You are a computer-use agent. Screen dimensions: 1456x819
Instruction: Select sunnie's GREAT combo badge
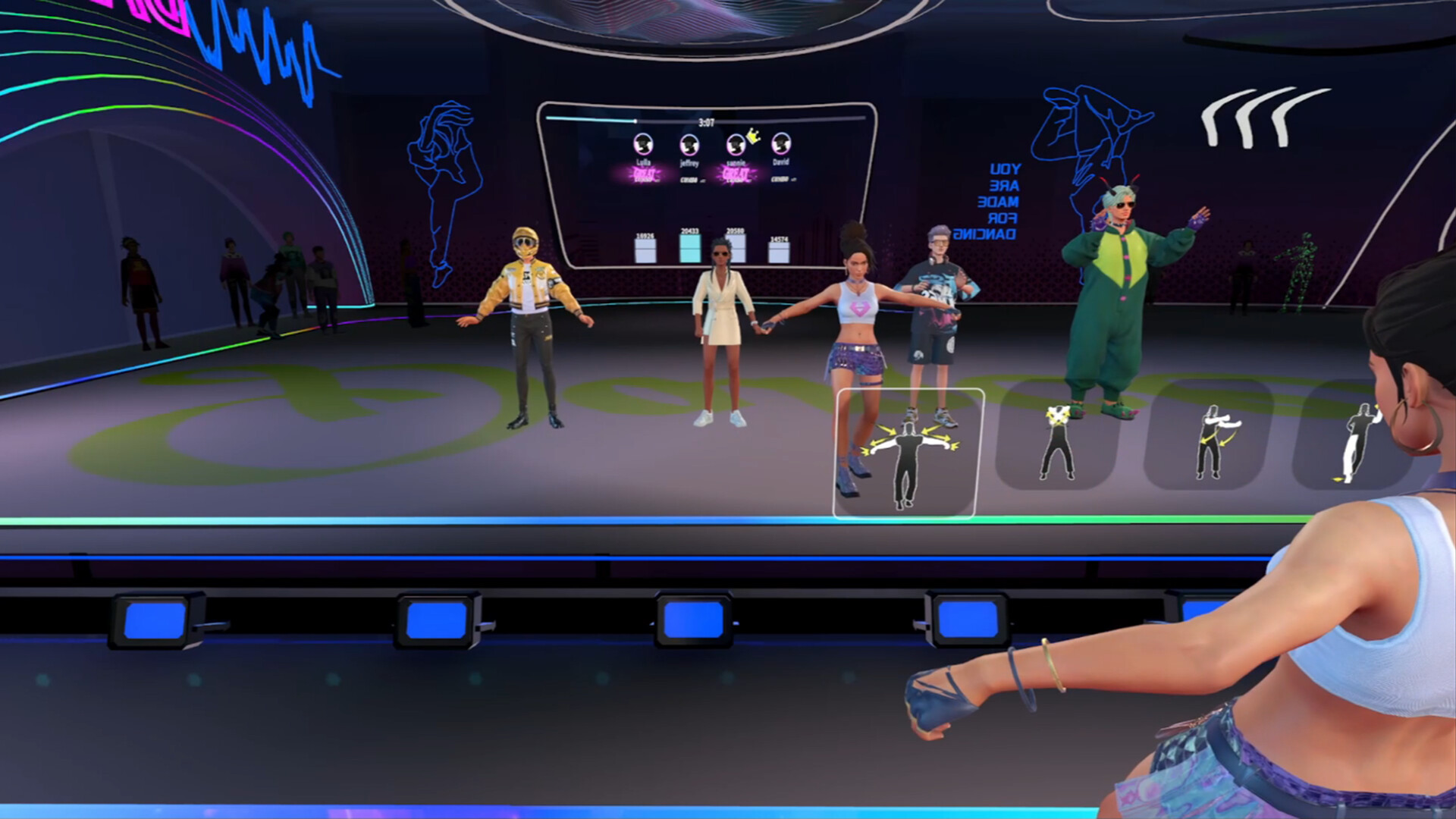click(736, 174)
